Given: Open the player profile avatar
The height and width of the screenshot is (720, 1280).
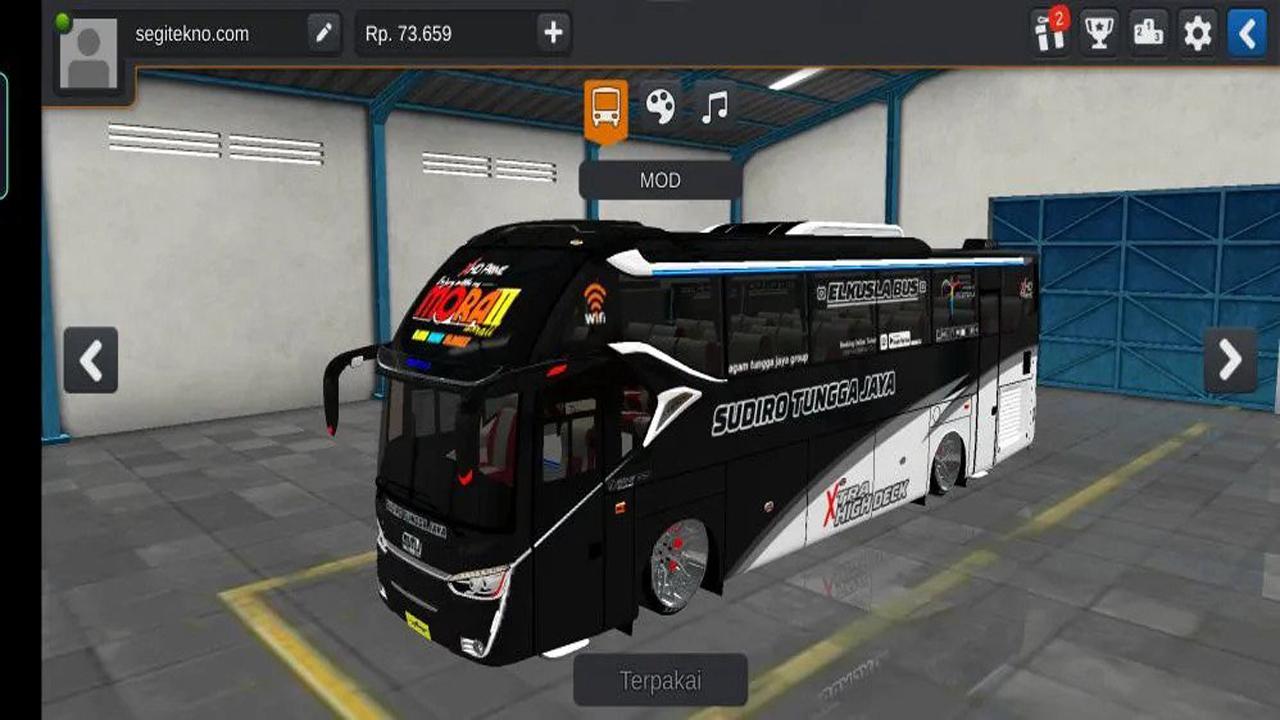Looking at the screenshot, I should pyautogui.click(x=89, y=55).
